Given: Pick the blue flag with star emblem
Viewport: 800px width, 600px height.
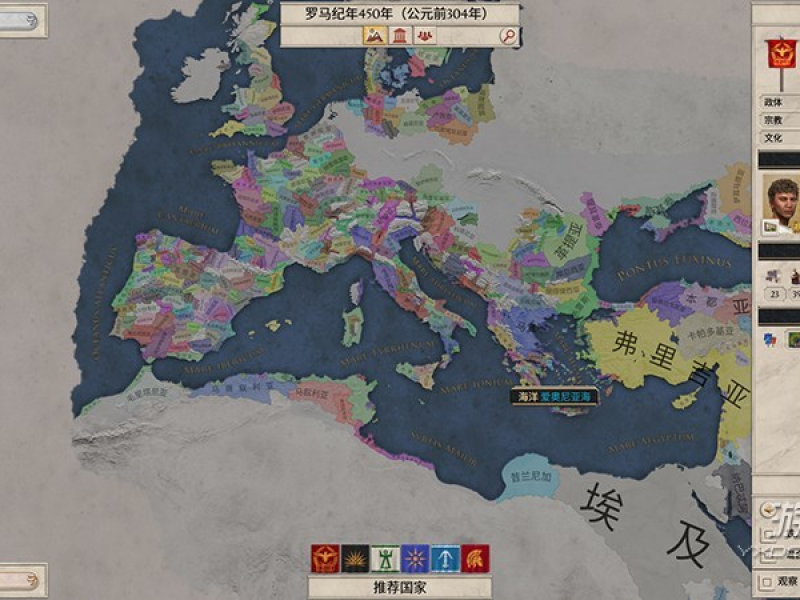Looking at the screenshot, I should tap(415, 558).
